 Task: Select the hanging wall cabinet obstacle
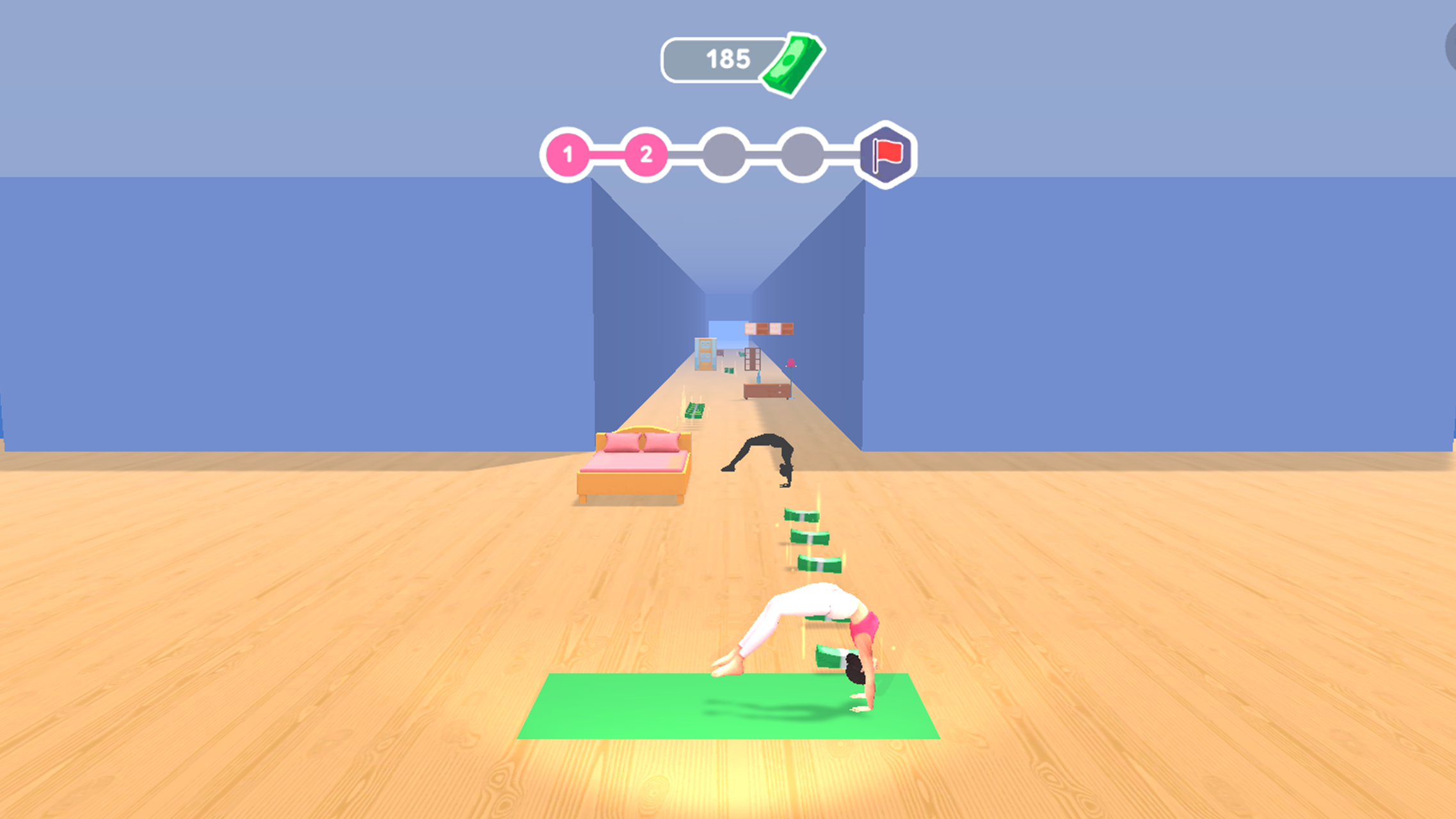point(769,329)
